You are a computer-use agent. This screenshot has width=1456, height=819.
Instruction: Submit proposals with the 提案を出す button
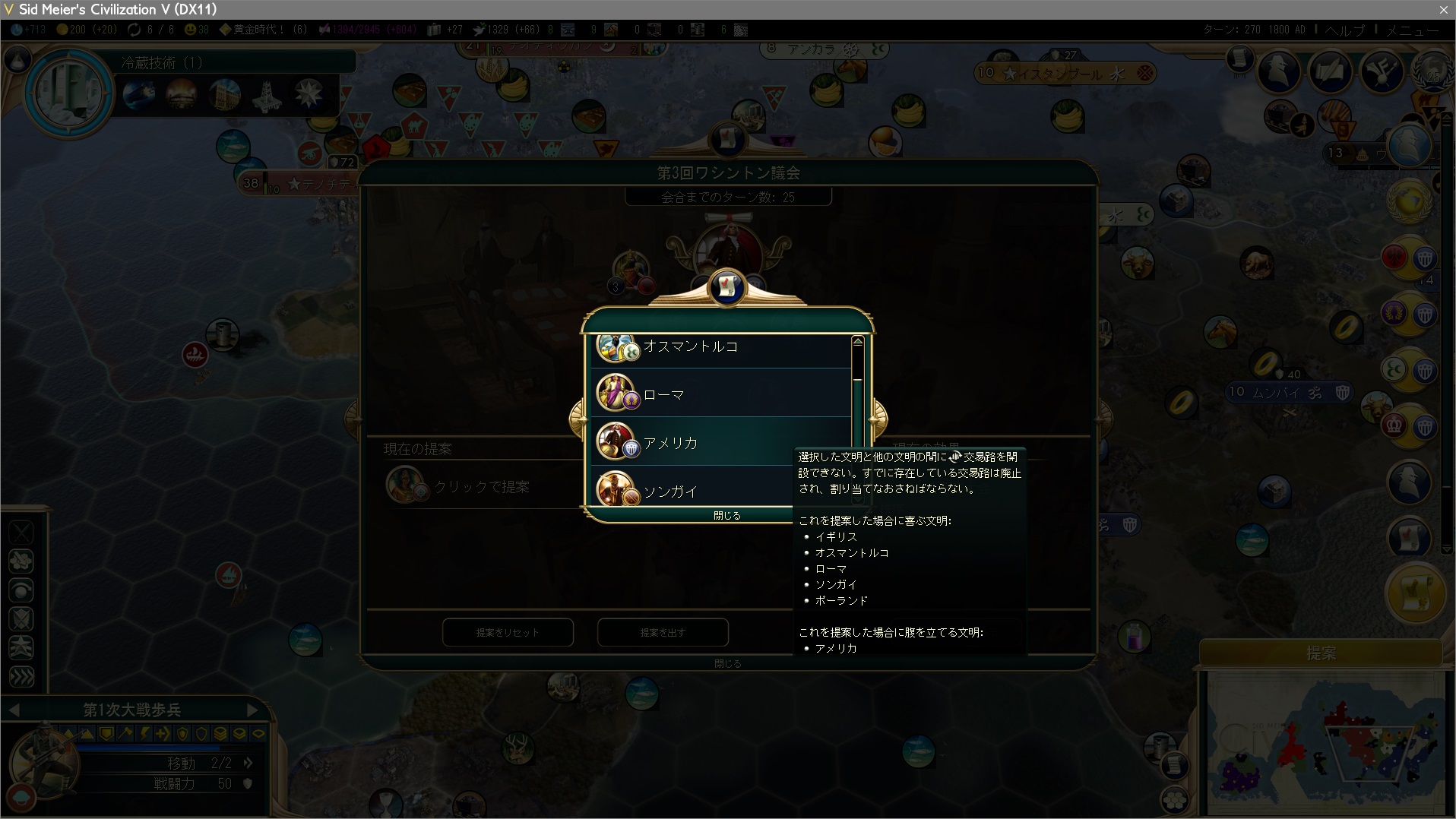pyautogui.click(x=663, y=632)
